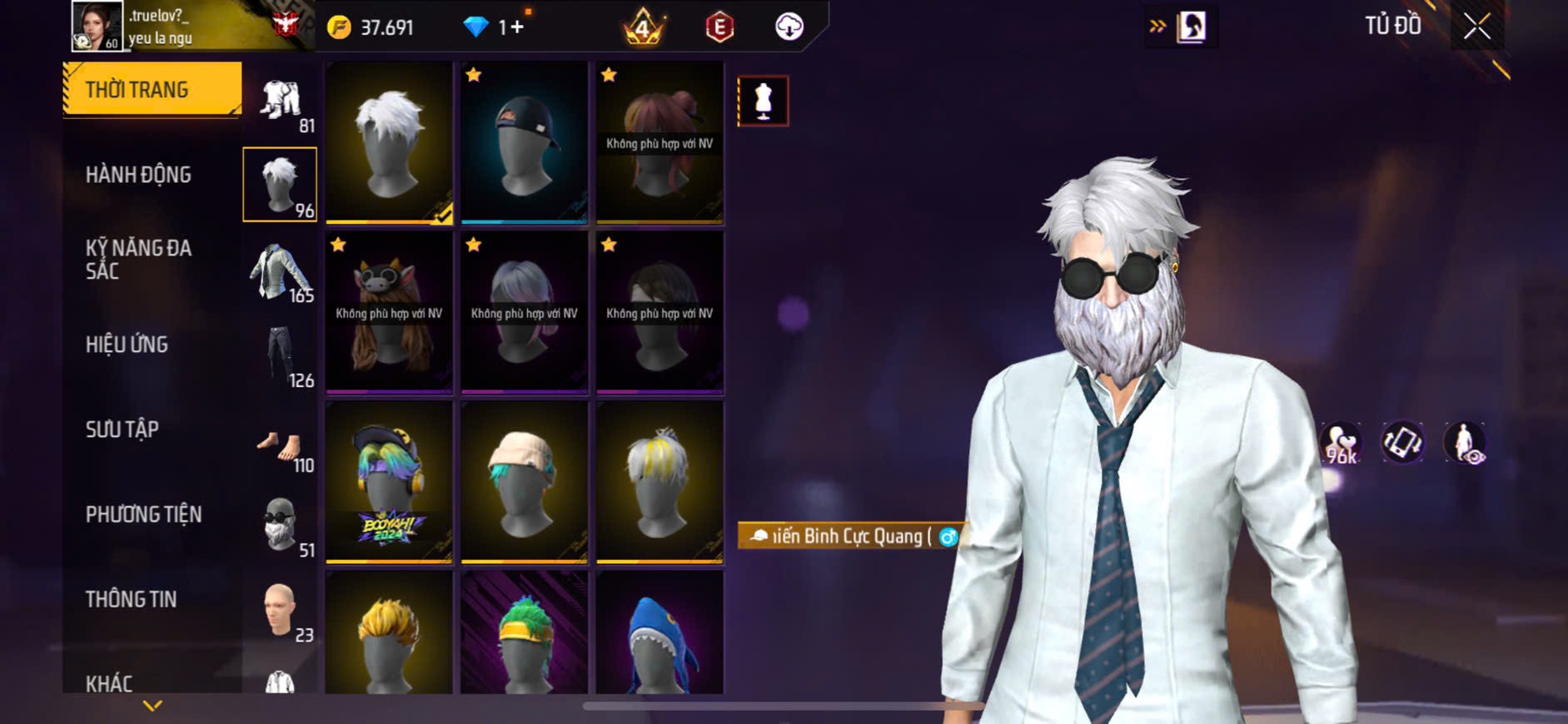Open the mannequin preset button

click(x=763, y=101)
